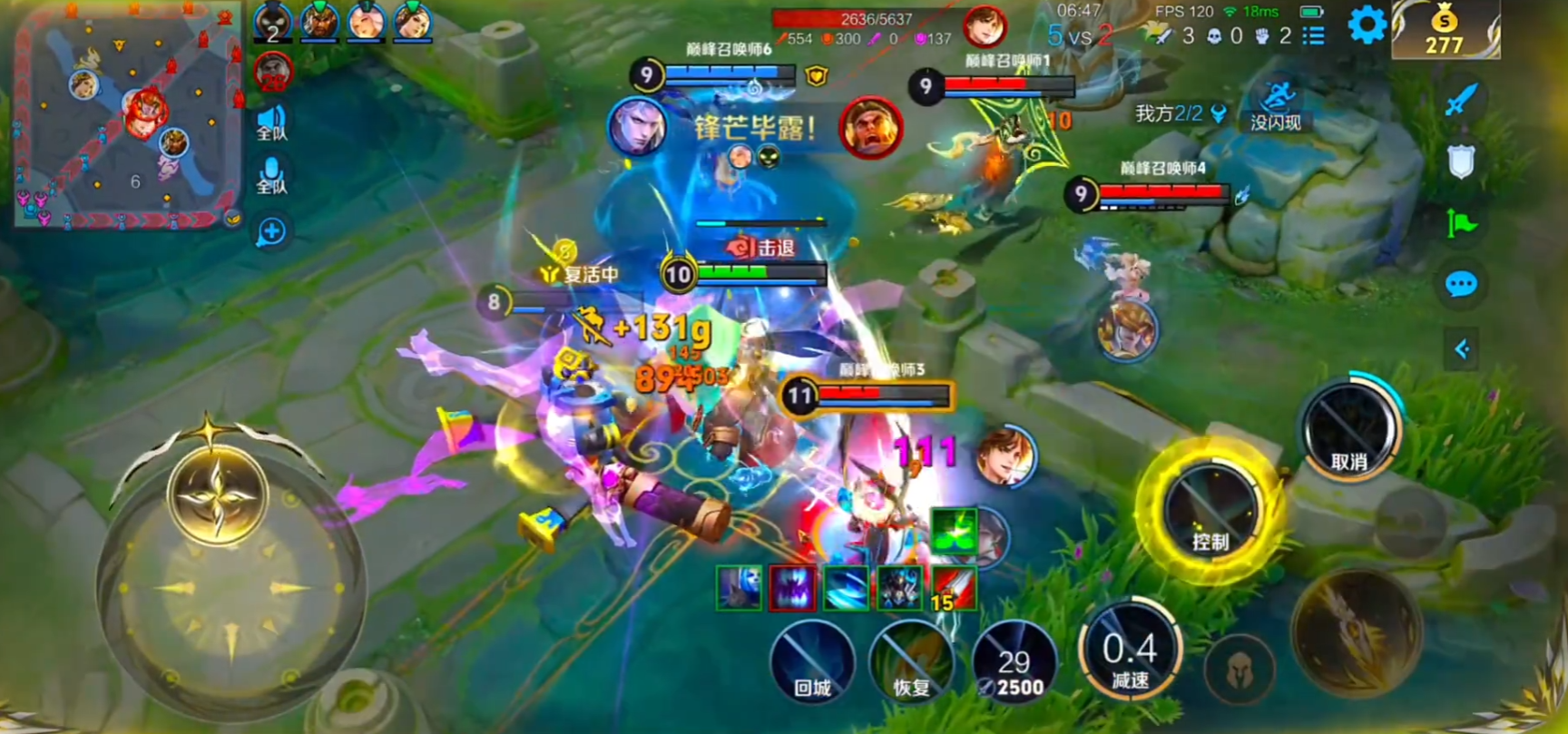Tap the minimap
Screen dimensions: 1568x734
[129, 115]
